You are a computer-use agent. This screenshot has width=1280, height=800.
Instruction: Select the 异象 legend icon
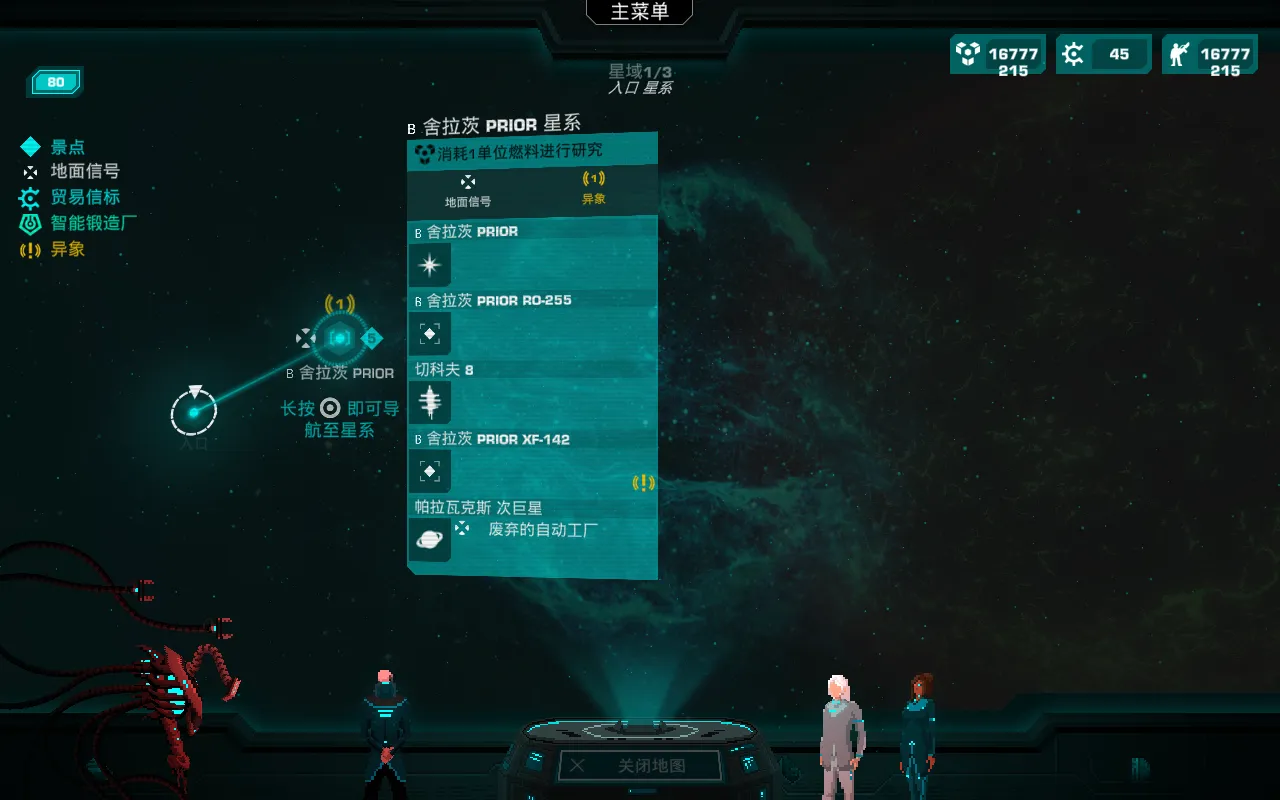coord(30,249)
